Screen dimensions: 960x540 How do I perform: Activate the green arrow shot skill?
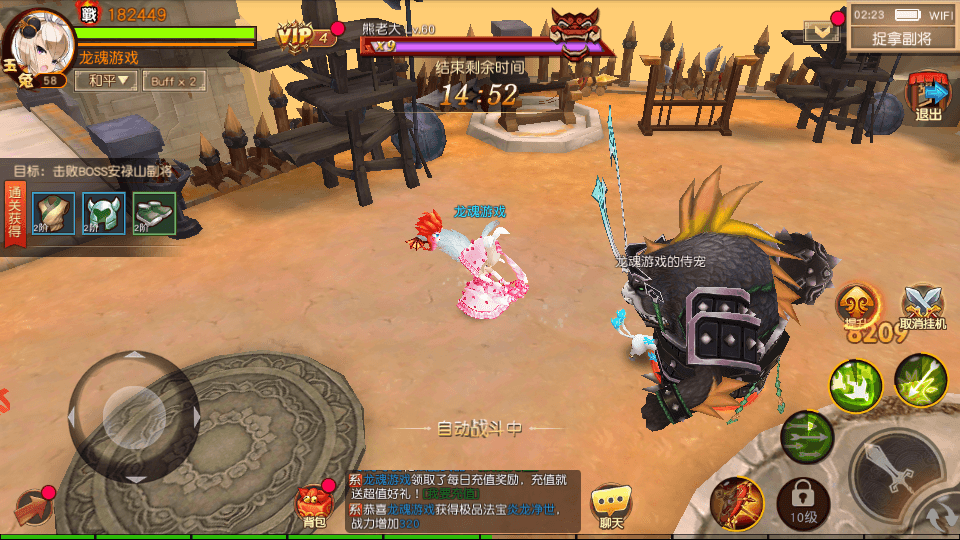pos(920,380)
